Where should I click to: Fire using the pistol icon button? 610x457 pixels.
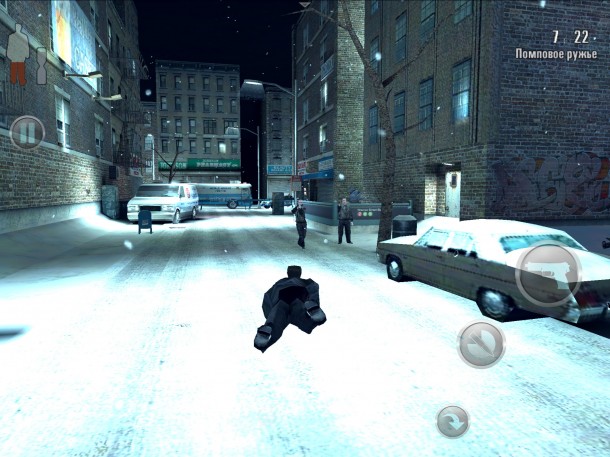tap(548, 273)
